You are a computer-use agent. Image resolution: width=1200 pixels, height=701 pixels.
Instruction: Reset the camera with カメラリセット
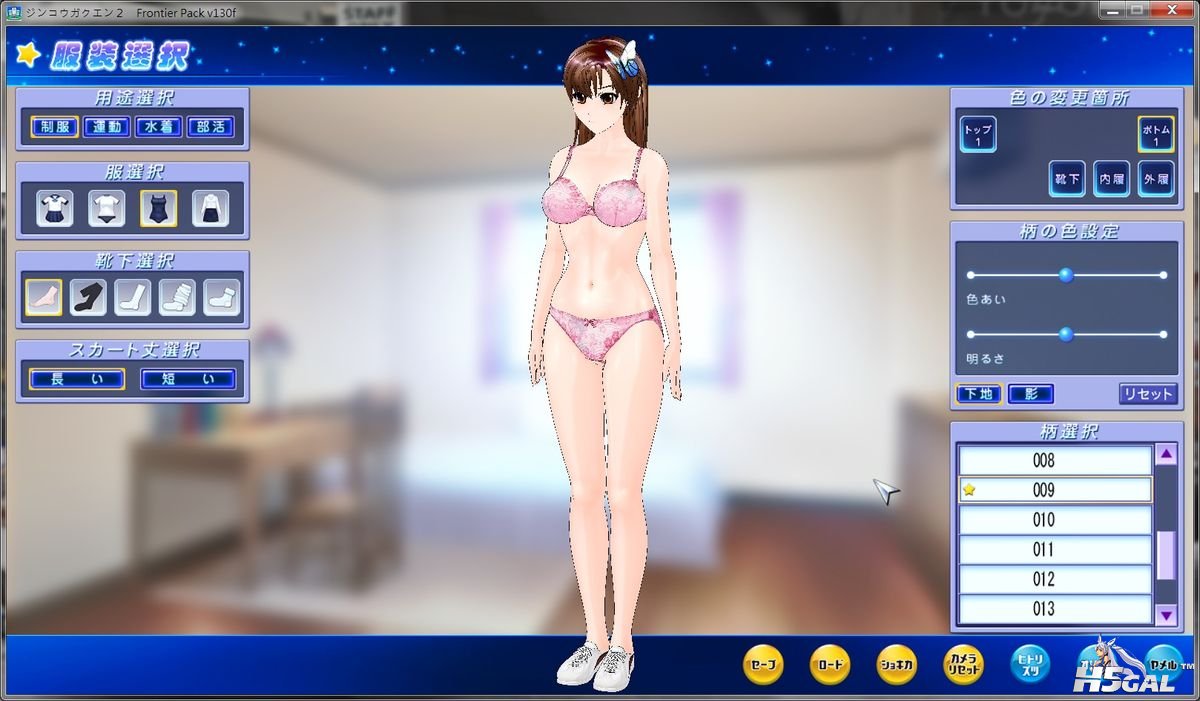(x=964, y=664)
